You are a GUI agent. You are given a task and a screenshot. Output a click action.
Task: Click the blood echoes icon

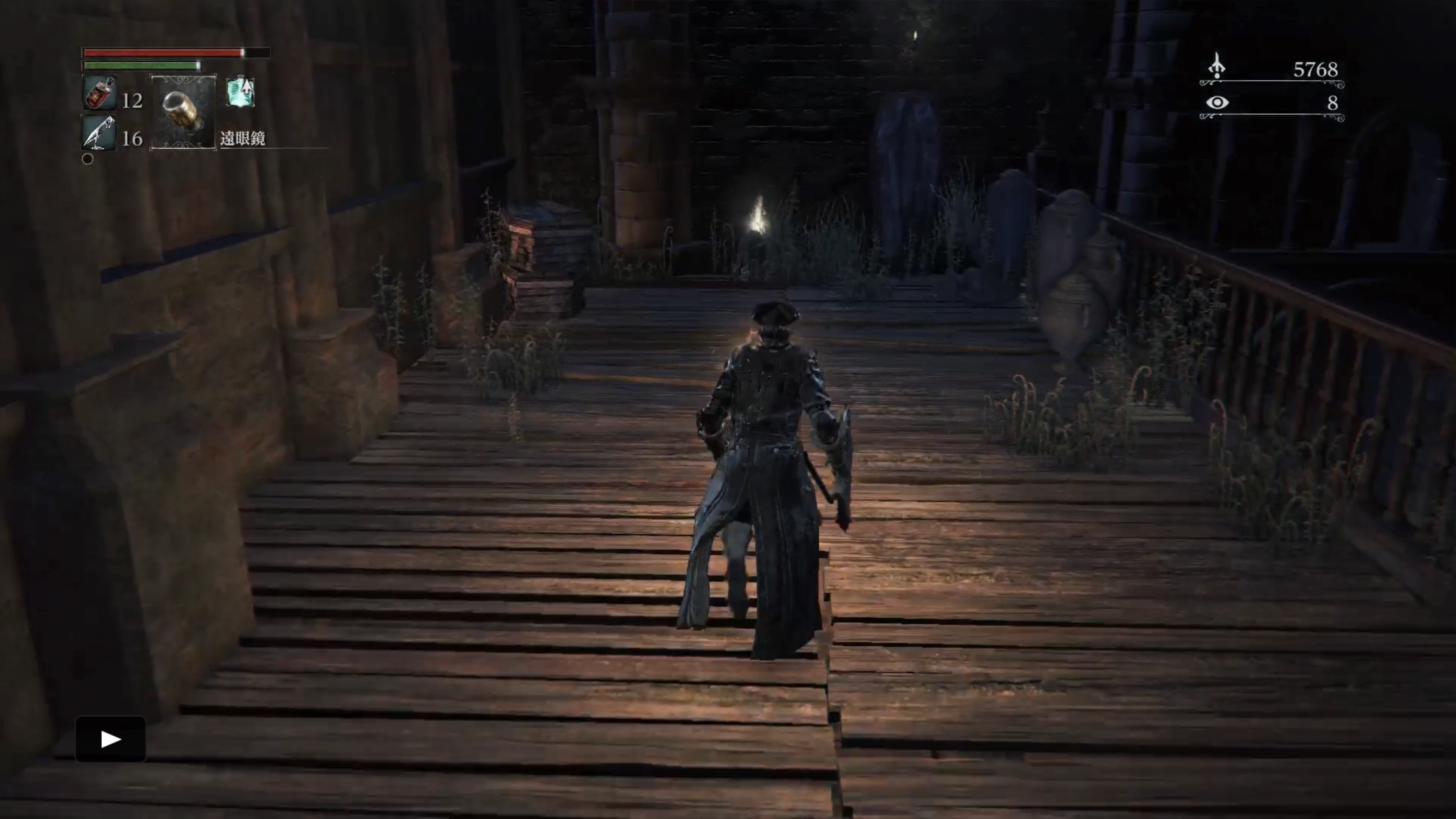[1217, 67]
